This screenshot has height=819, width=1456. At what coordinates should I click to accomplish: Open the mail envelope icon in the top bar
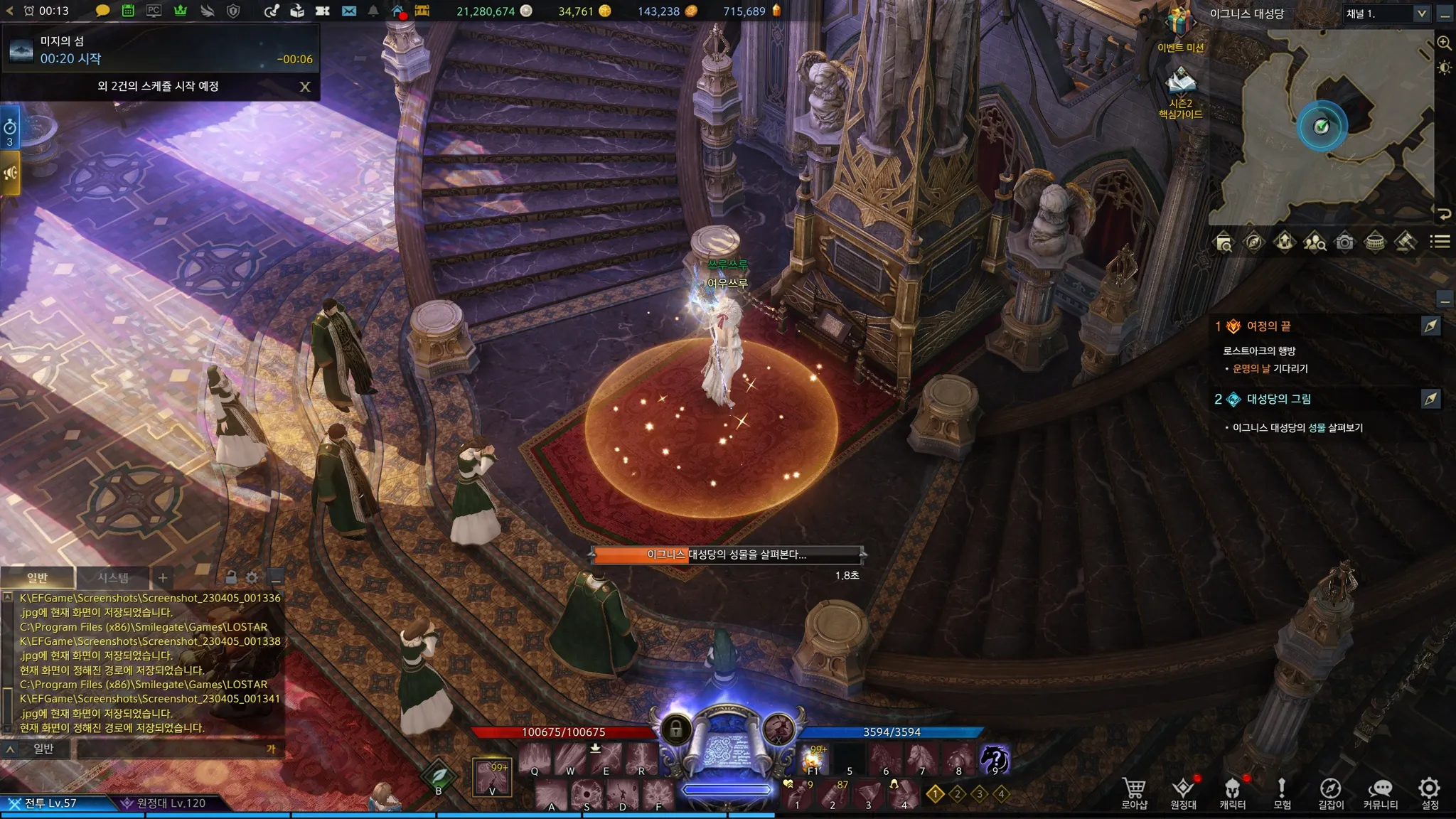pos(348,11)
